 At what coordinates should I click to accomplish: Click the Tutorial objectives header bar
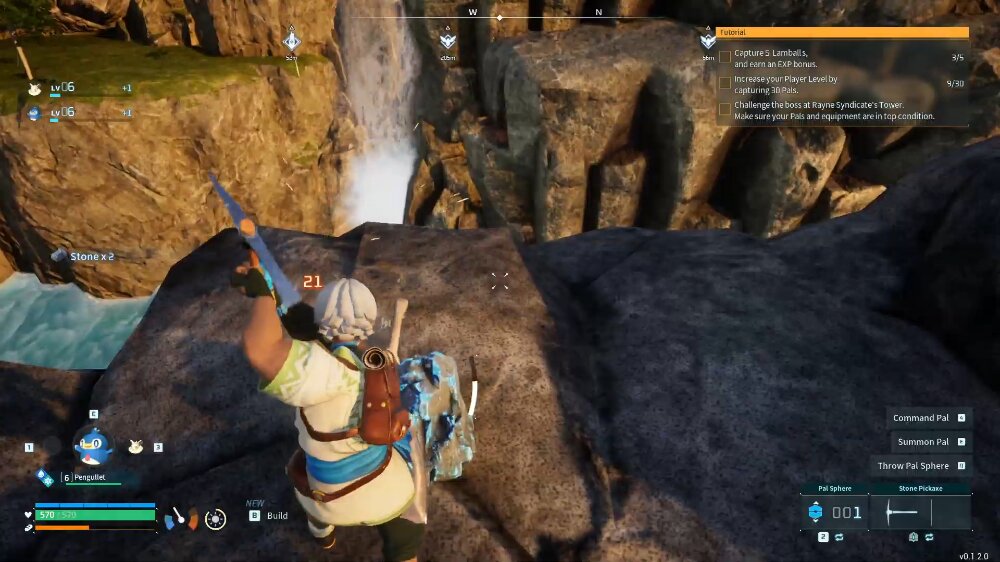tap(842, 32)
